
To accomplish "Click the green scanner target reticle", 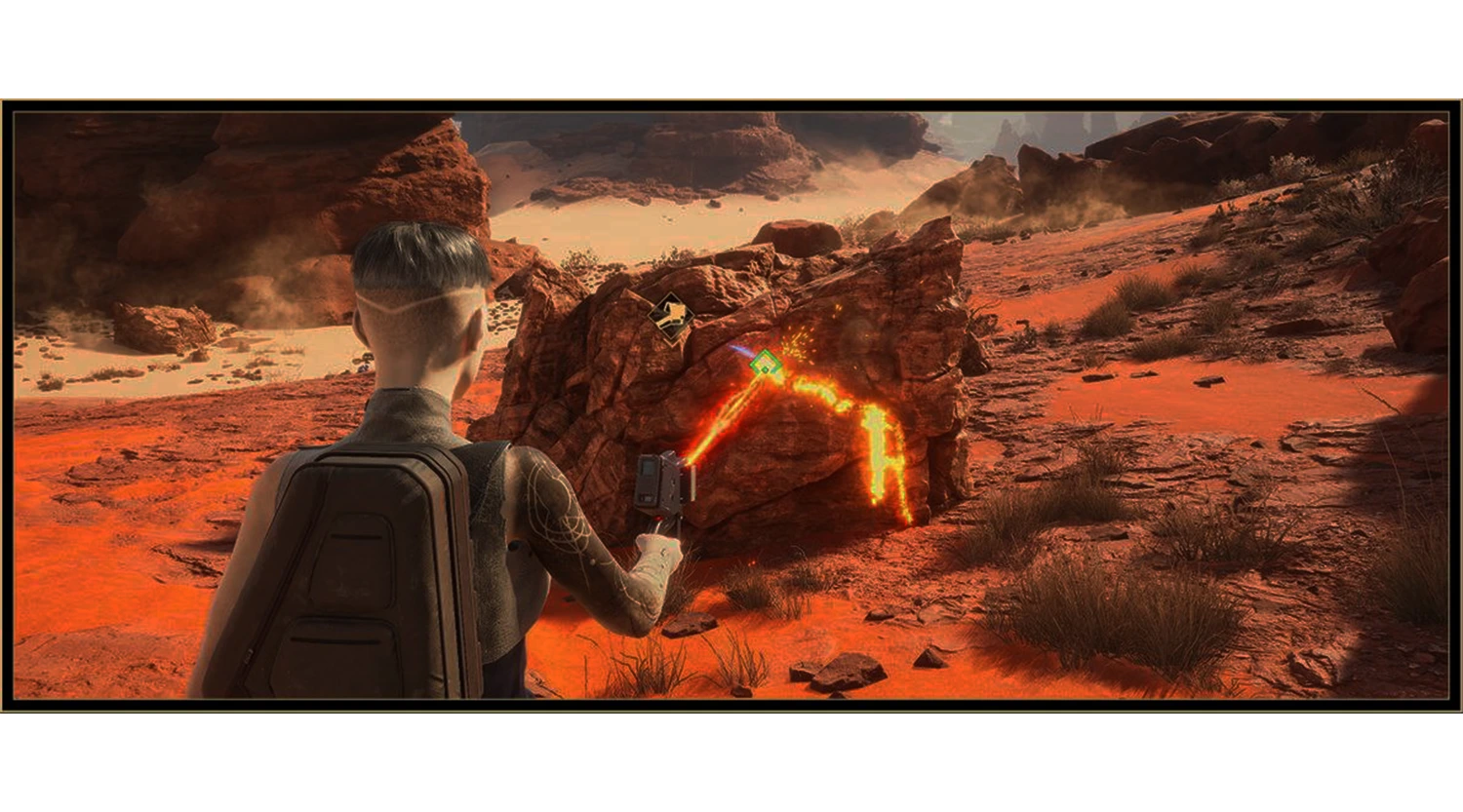I will click(766, 363).
